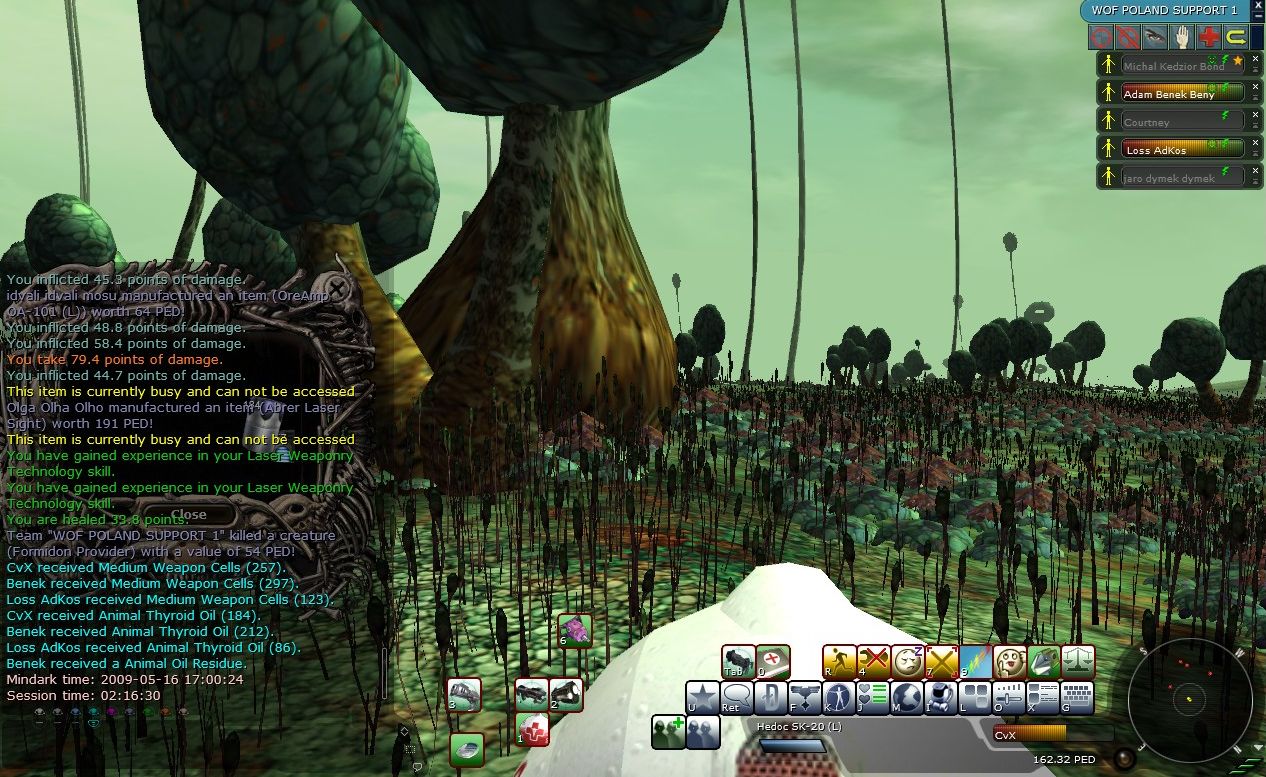This screenshot has width=1266, height=777.
Task: Activate the running man action icon
Action: pyautogui.click(x=840, y=661)
